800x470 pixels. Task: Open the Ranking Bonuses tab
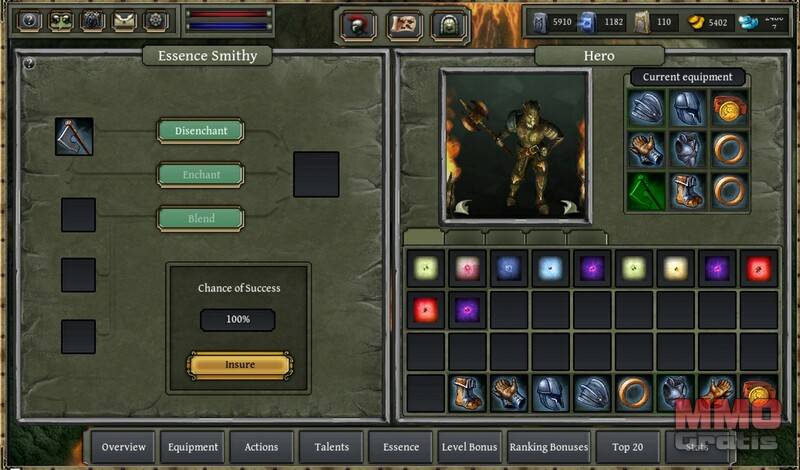click(x=547, y=447)
